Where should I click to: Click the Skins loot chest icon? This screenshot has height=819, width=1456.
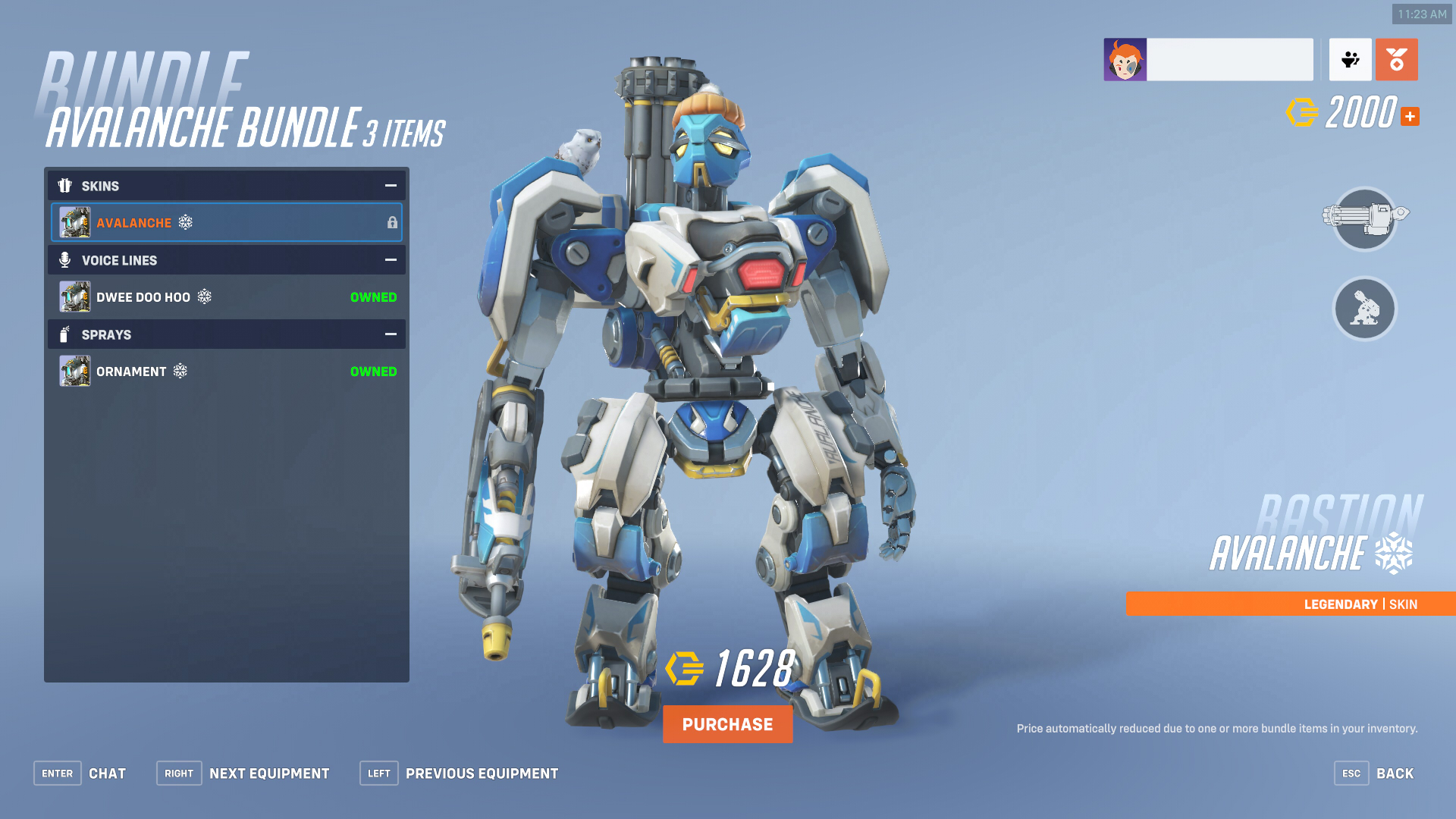(65, 186)
